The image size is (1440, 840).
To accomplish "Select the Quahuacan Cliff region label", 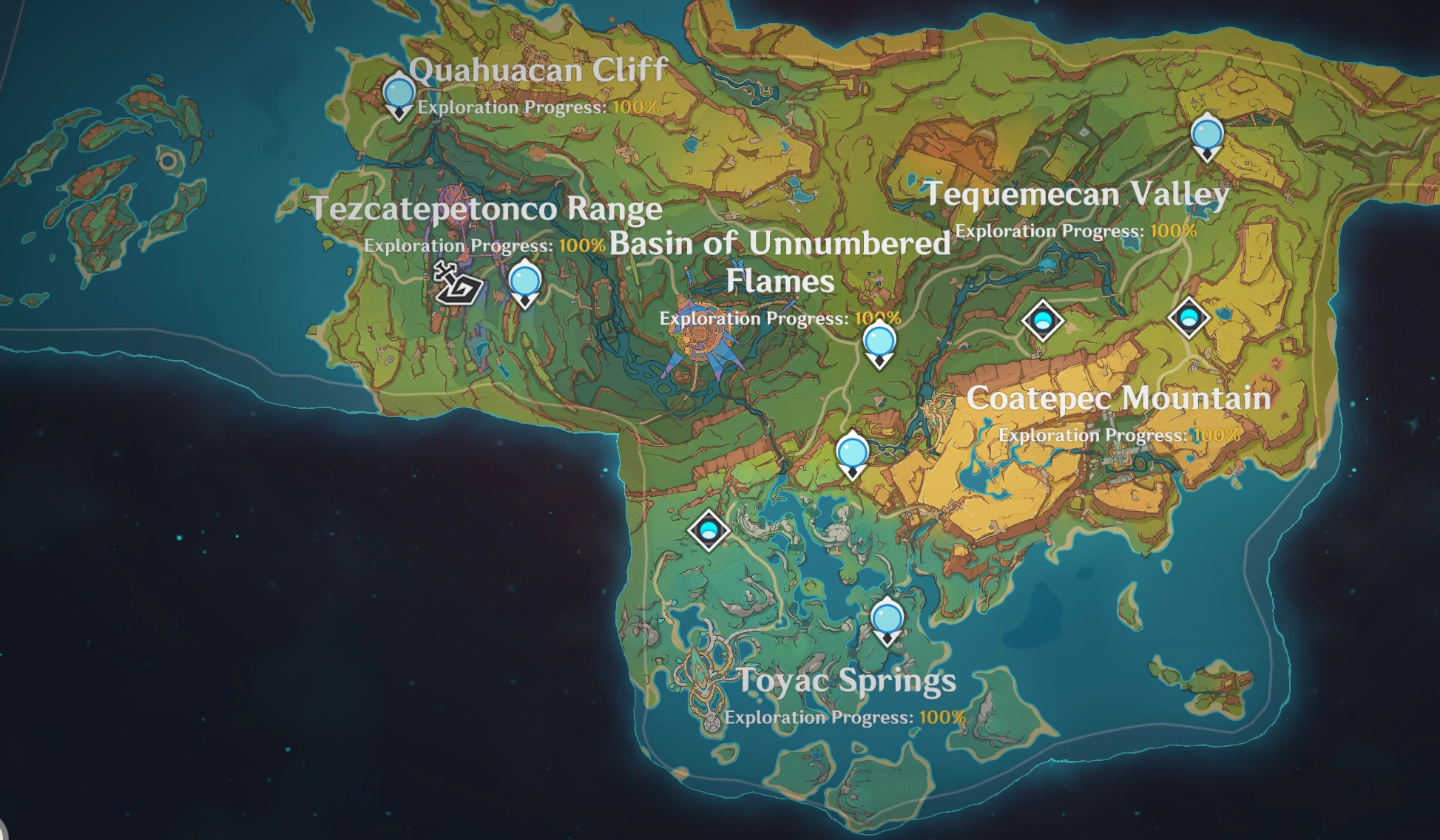I will [x=539, y=71].
